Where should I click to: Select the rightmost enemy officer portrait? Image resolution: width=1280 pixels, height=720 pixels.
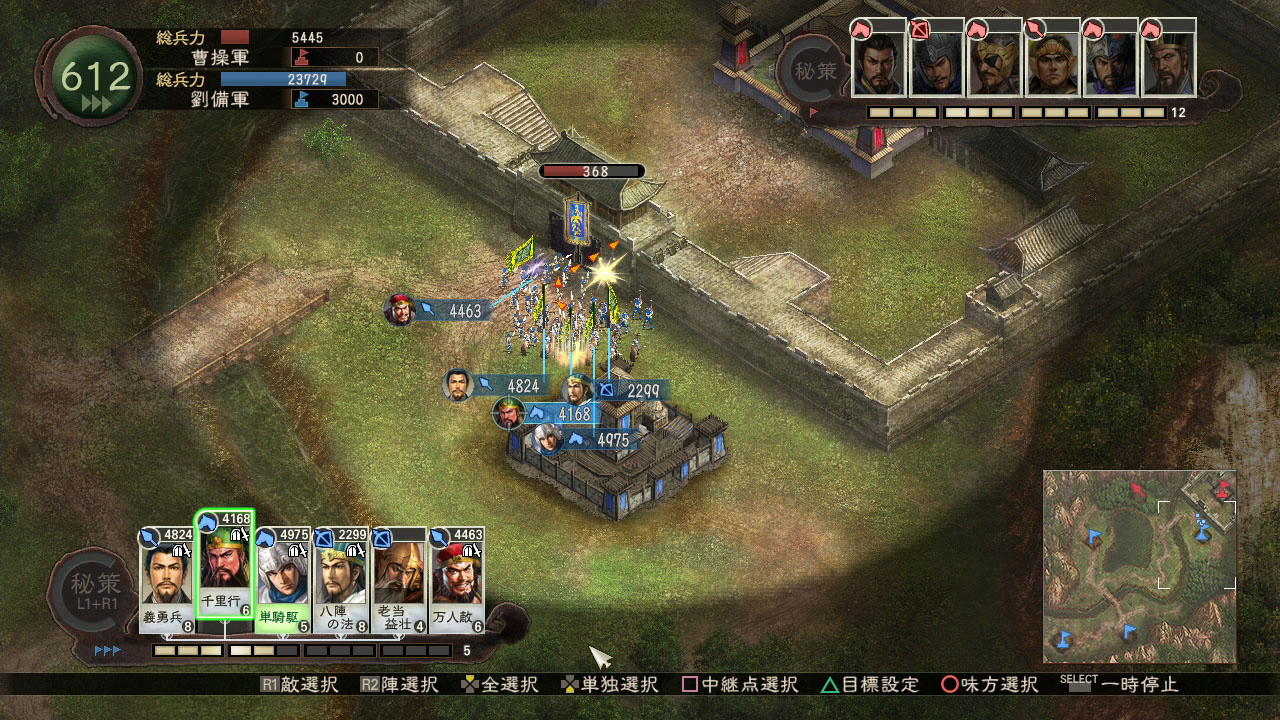point(1169,60)
